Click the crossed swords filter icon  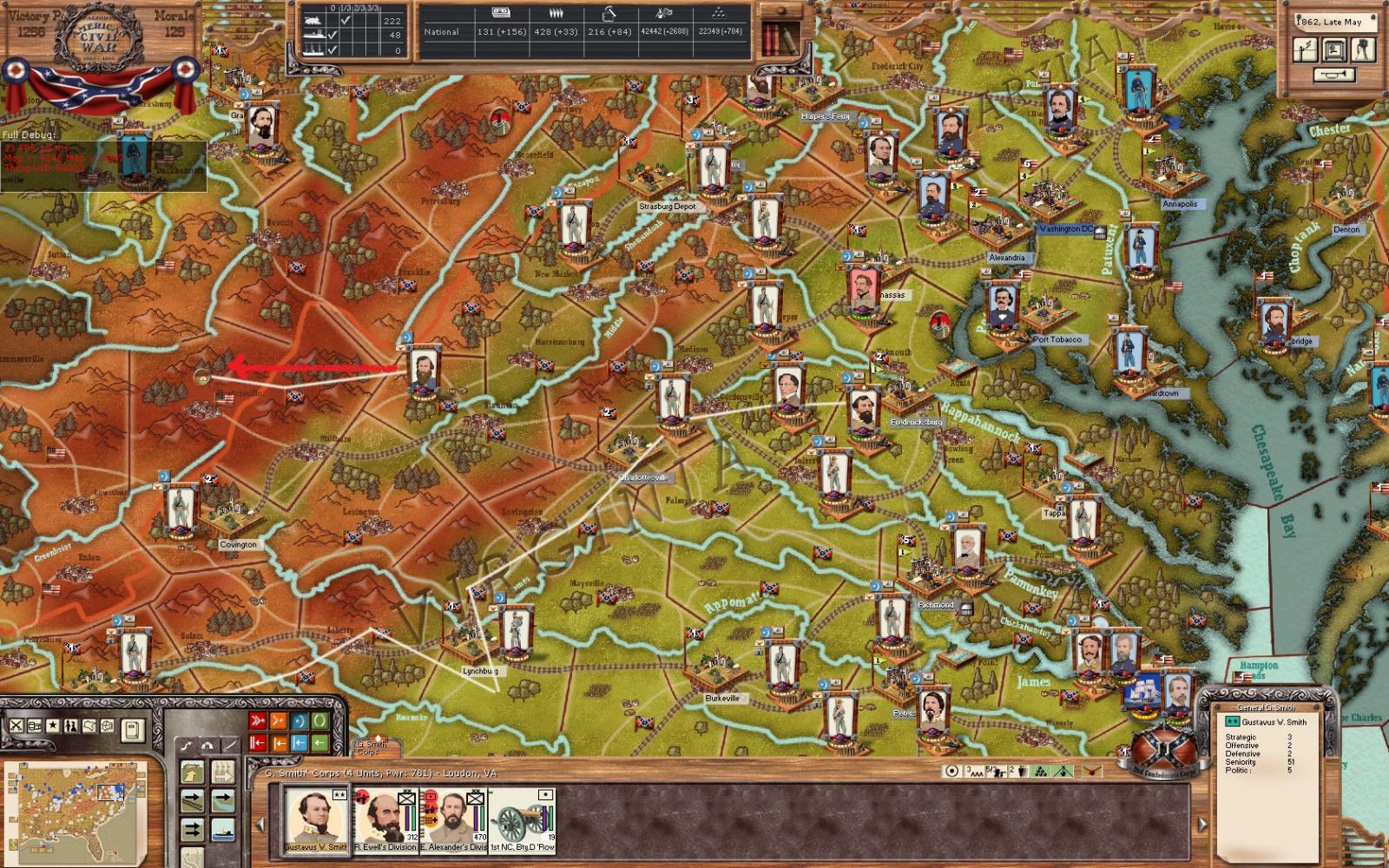tap(16, 727)
